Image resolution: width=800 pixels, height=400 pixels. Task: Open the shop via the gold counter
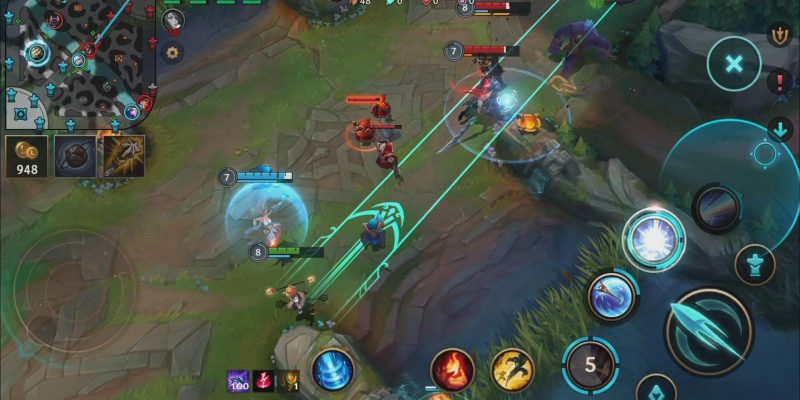click(25, 156)
